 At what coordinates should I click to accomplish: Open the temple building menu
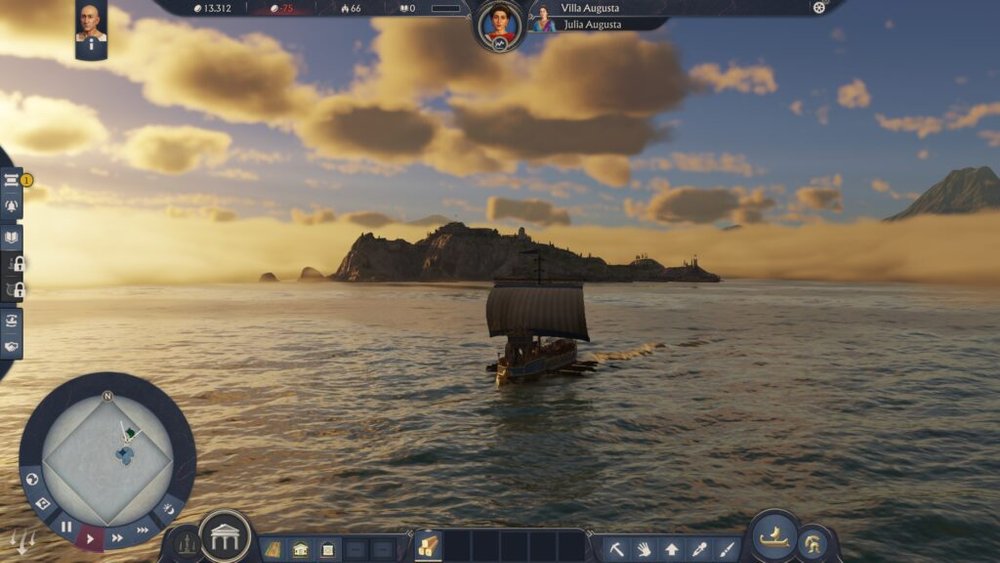[225, 537]
